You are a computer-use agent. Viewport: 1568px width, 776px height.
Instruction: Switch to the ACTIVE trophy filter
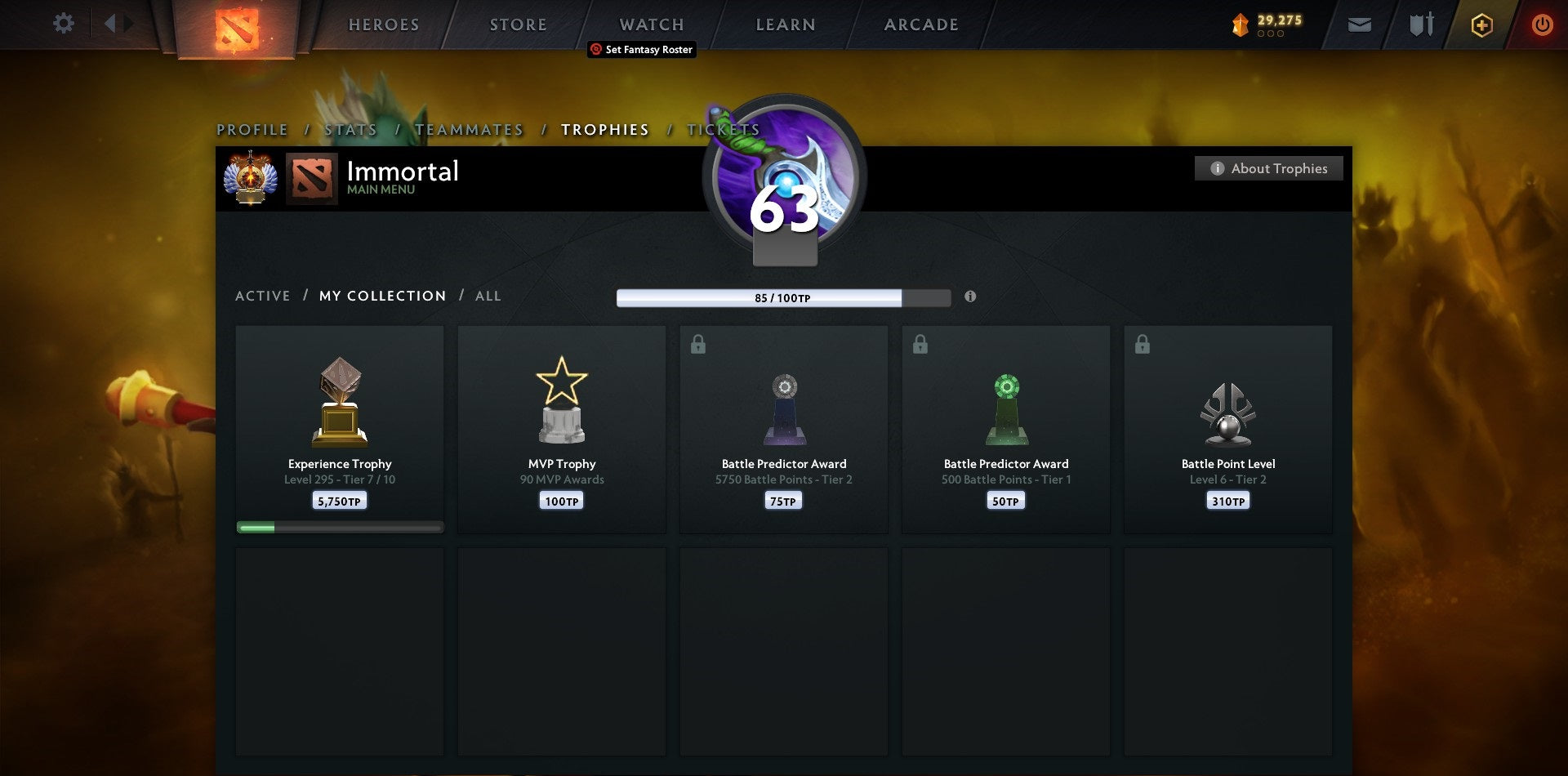point(263,296)
